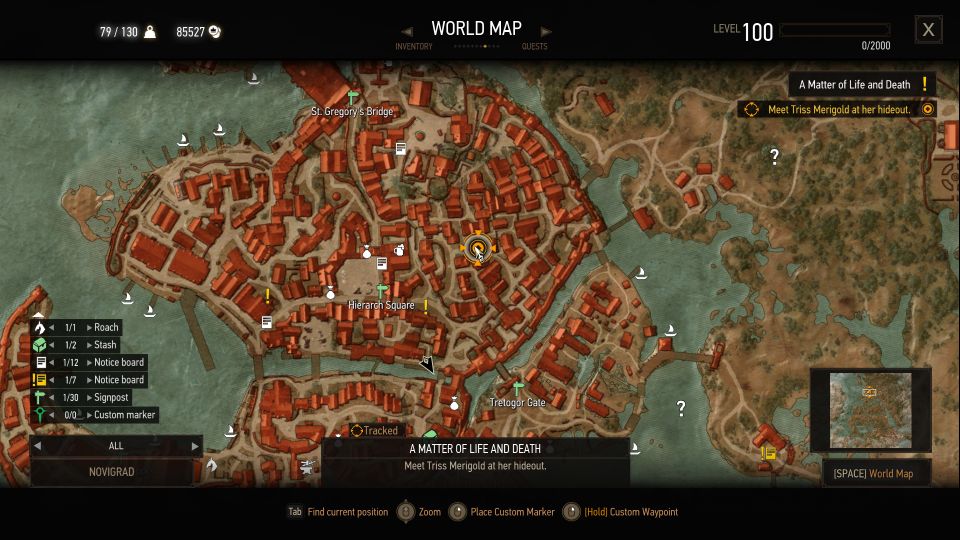Close the world map with the X button

click(x=928, y=30)
